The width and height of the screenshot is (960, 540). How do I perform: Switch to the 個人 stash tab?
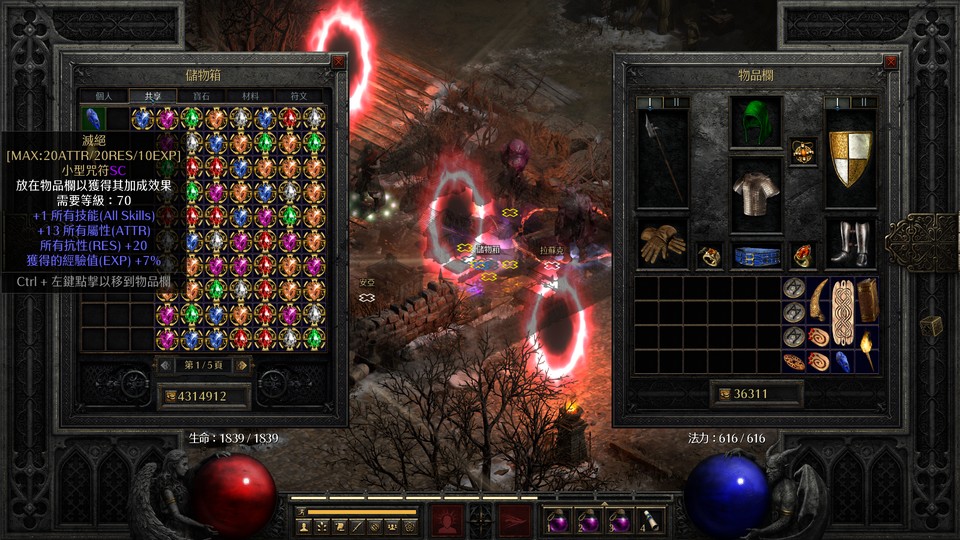pos(104,96)
